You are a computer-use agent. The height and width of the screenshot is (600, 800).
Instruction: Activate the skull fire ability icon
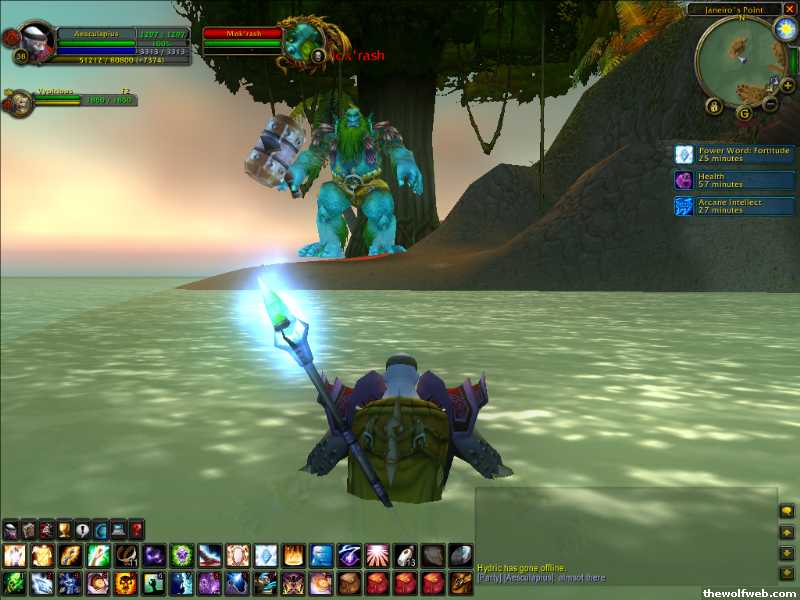125,583
